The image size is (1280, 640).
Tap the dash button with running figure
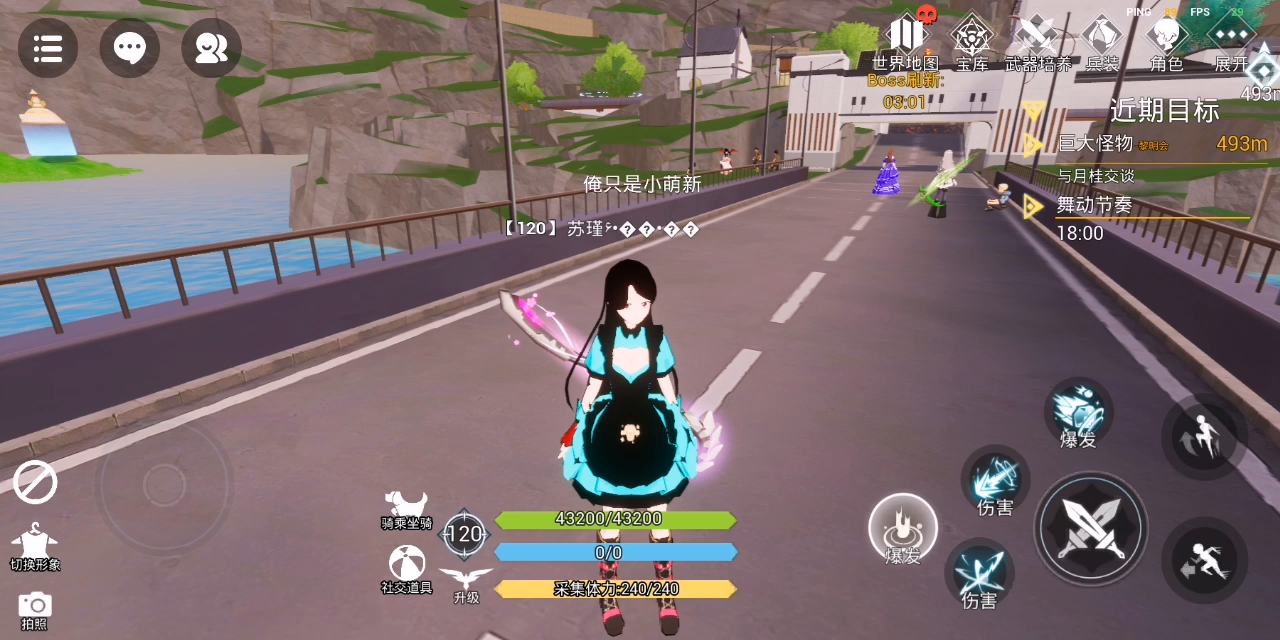[1204, 560]
